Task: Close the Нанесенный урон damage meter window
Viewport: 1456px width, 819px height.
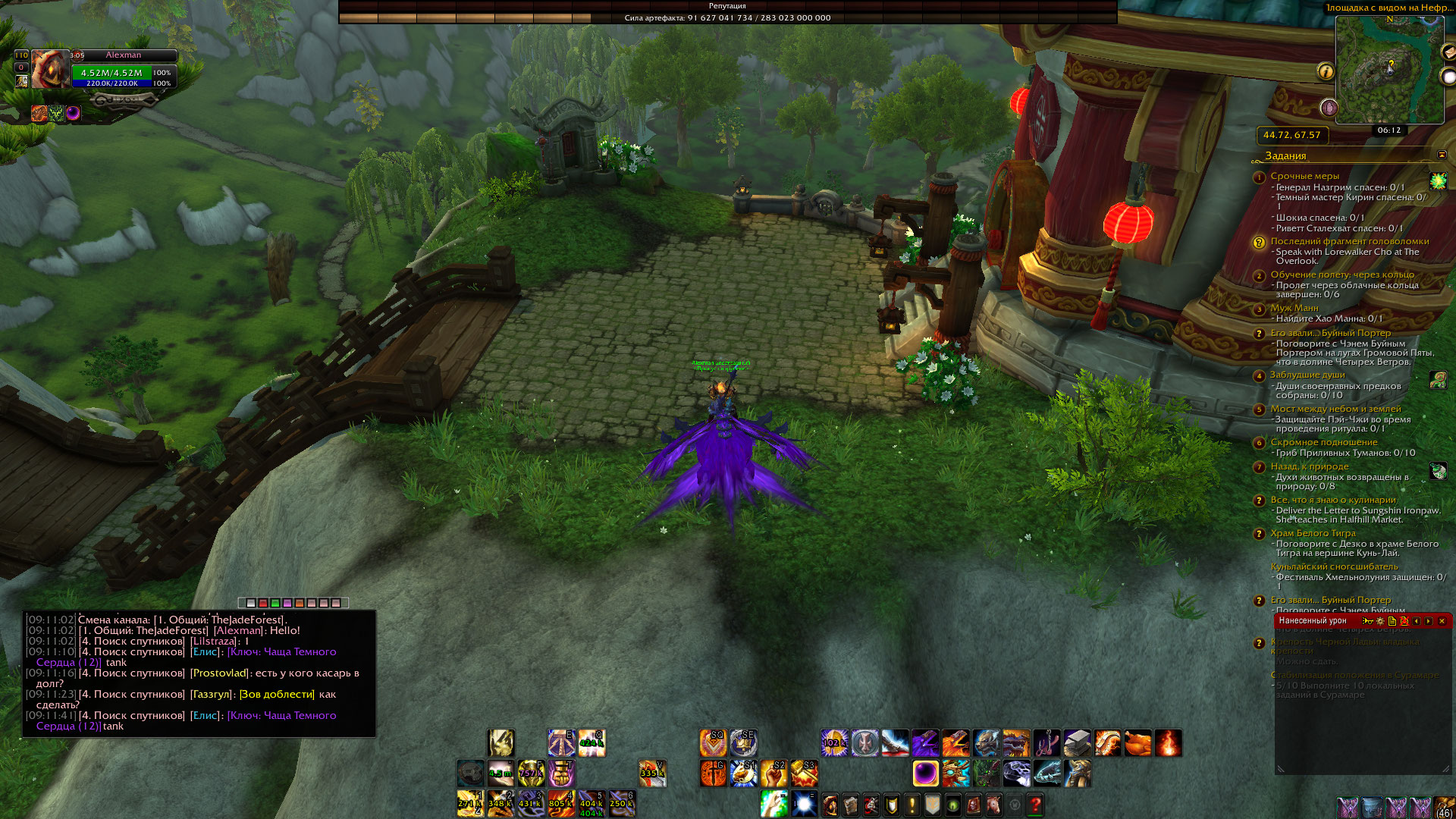Action: [x=1442, y=621]
